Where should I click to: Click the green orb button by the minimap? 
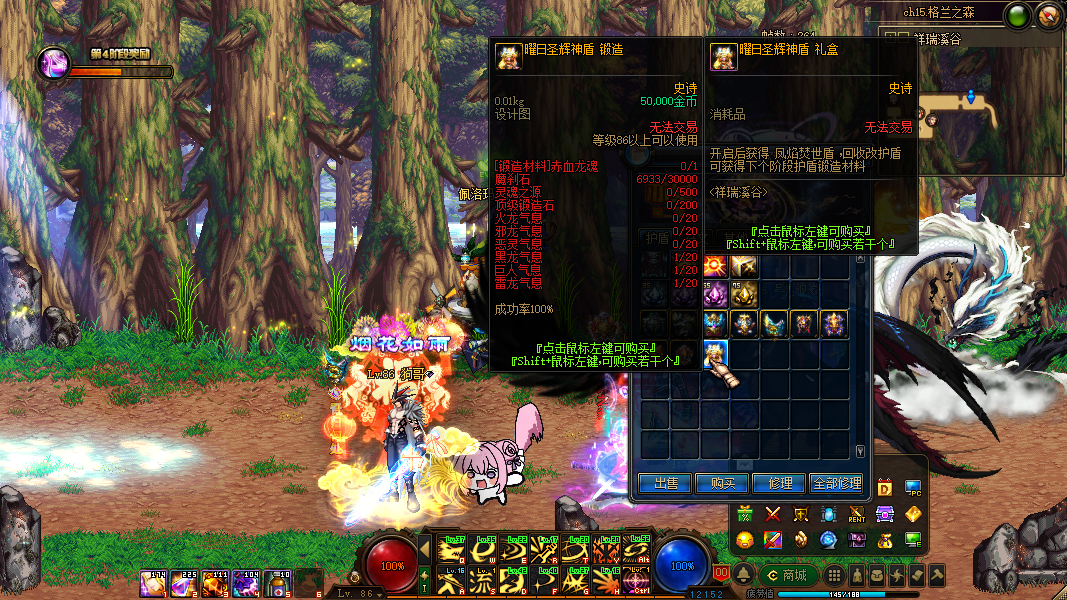coord(1018,15)
